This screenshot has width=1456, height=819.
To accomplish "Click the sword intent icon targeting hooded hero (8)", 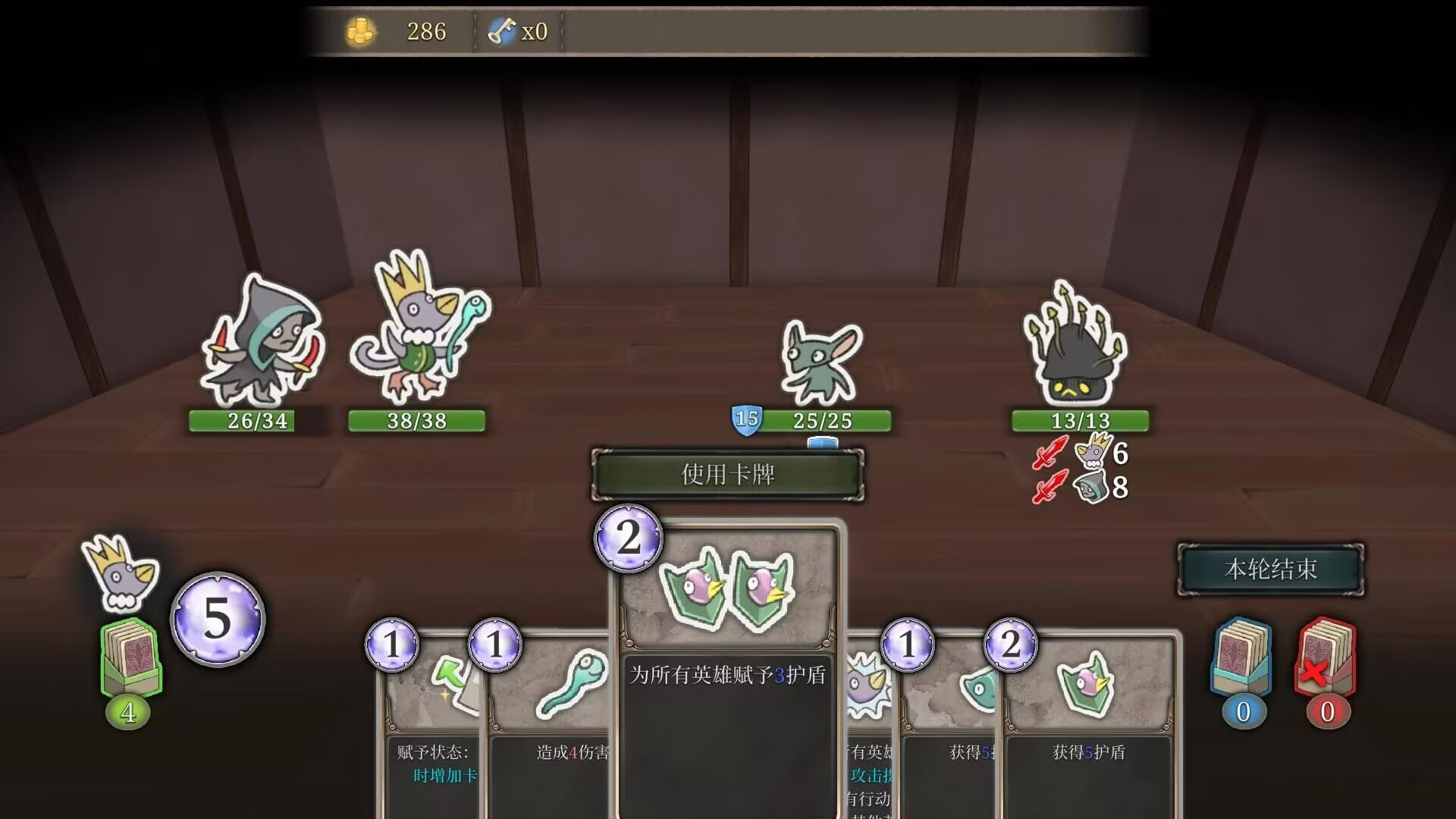I will 1050,488.
